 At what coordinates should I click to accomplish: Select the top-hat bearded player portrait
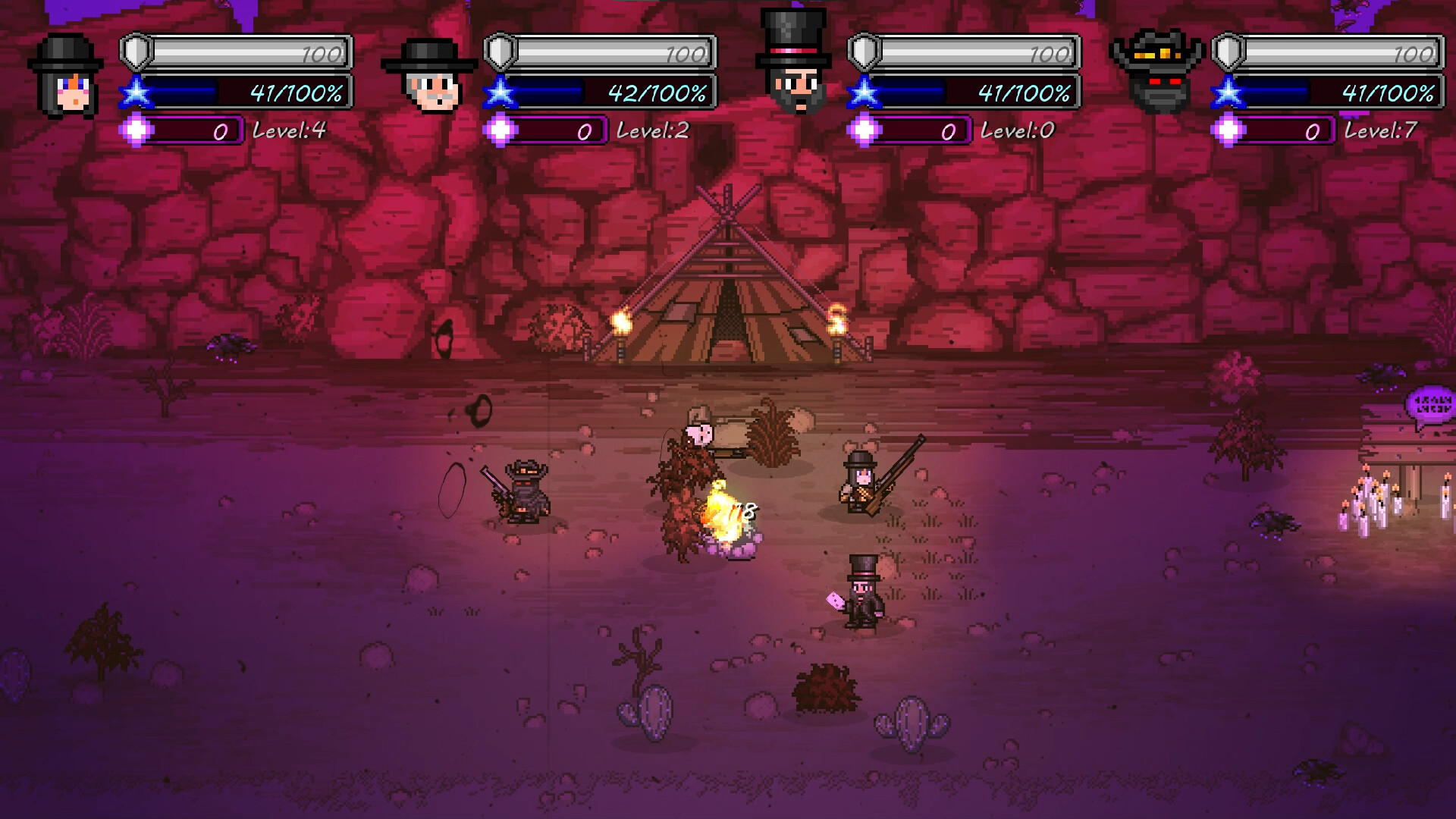pyautogui.click(x=792, y=61)
